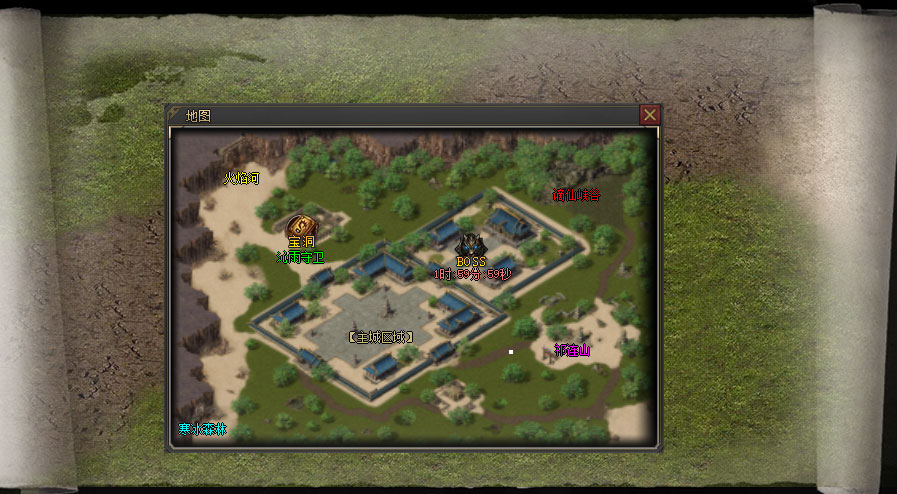Go to the 谪仙峡谷 location label
Viewport: 897px width, 494px height.
pyautogui.click(x=577, y=195)
